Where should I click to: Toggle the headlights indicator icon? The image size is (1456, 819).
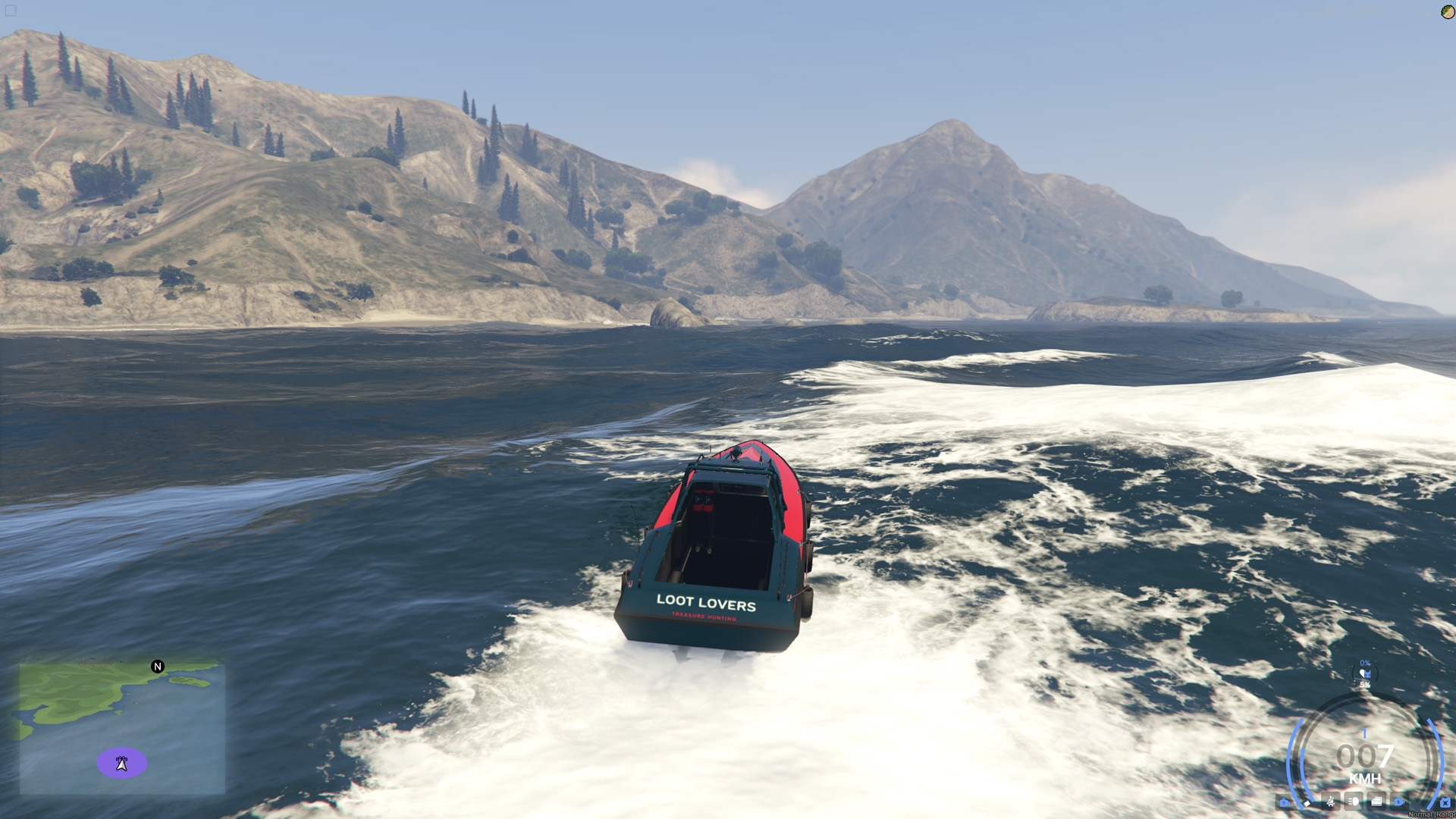[1354, 802]
